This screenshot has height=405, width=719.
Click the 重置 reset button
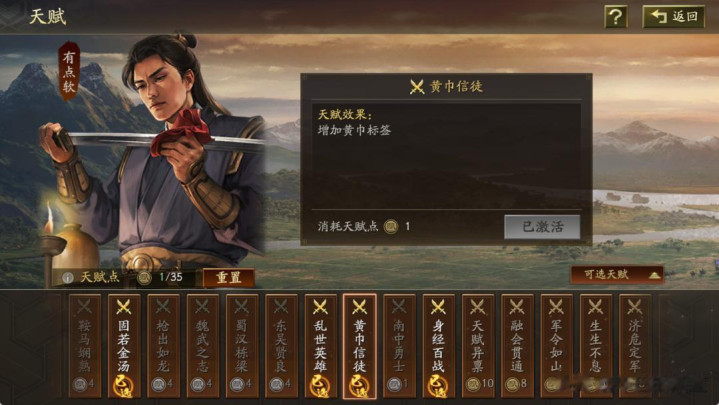(x=229, y=277)
